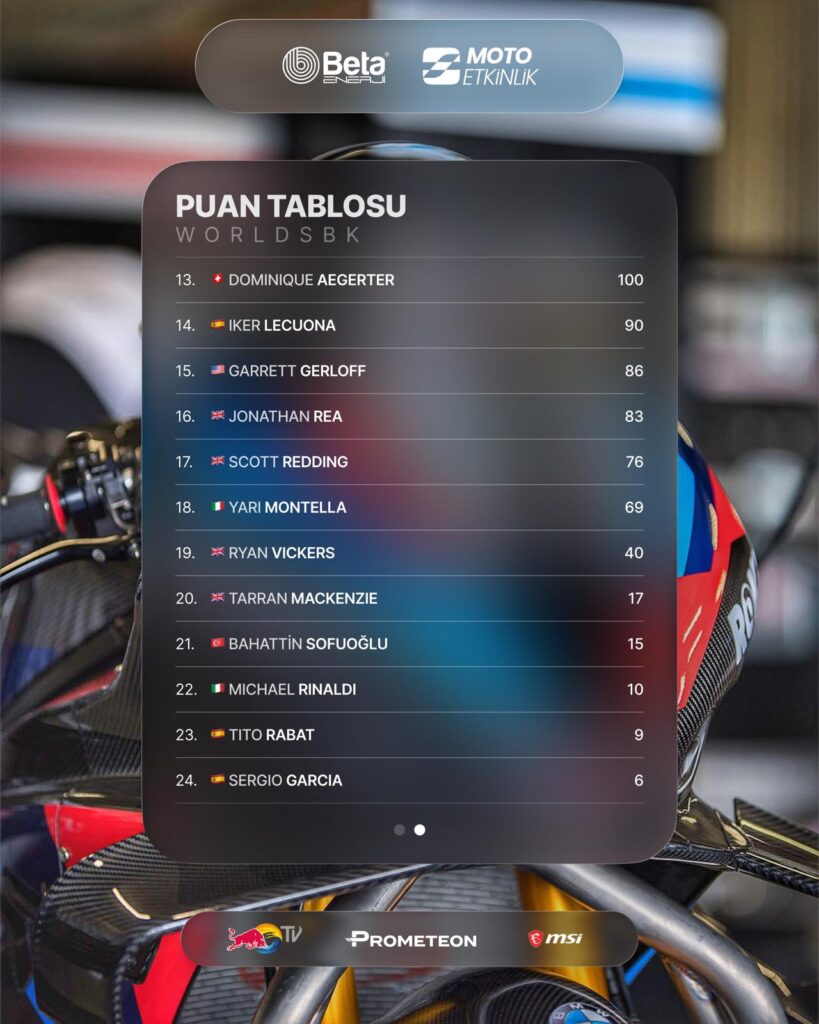Choose the Iker Lecuona row
This screenshot has width=819, height=1024.
pyautogui.click(x=409, y=325)
